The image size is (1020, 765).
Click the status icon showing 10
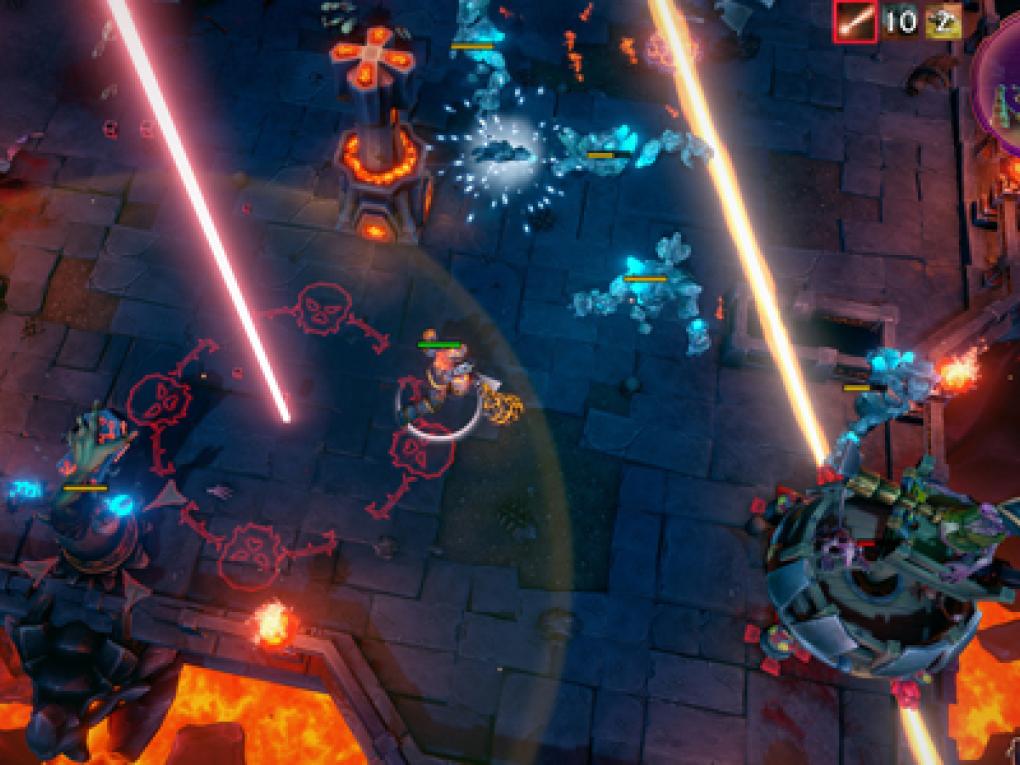point(900,21)
